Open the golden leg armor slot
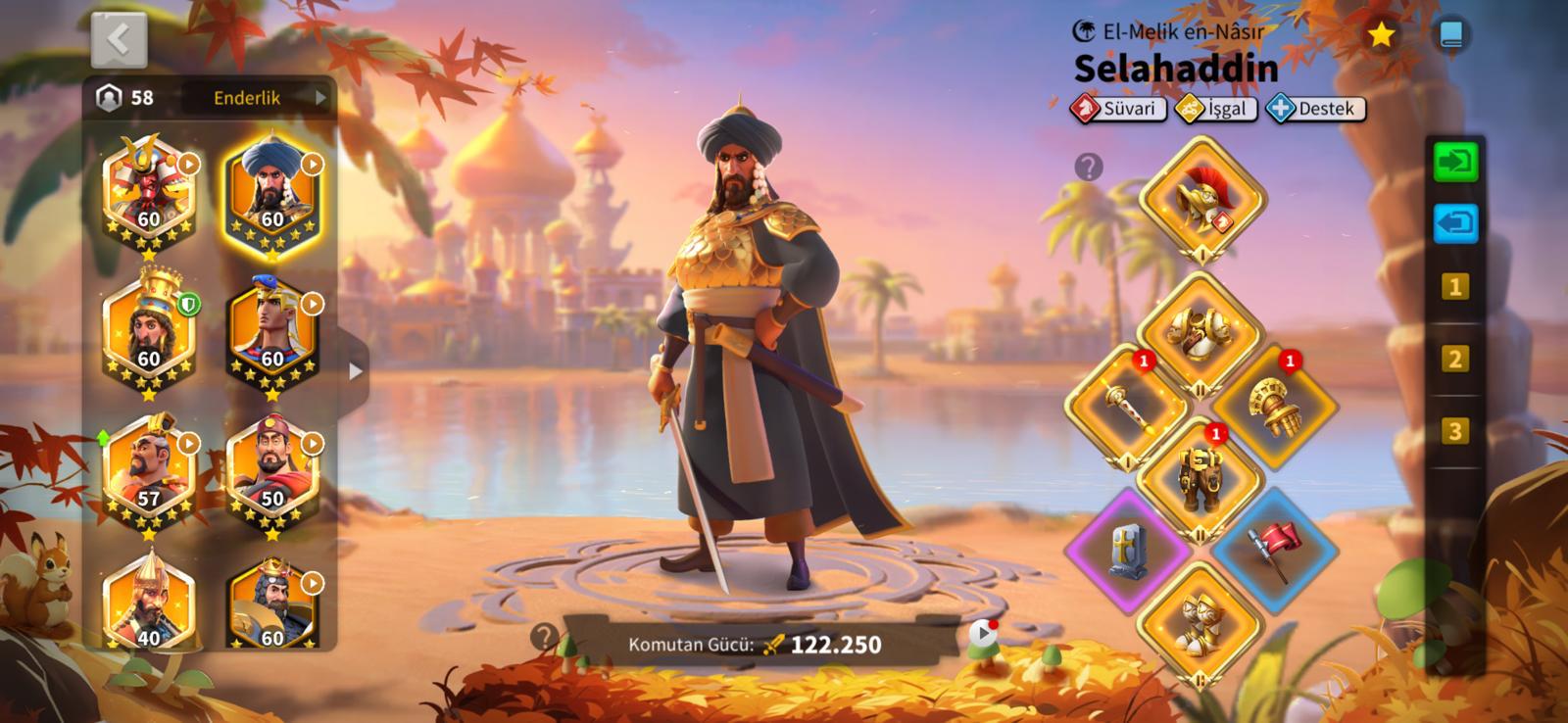1568x723 pixels. pyautogui.click(x=1199, y=477)
